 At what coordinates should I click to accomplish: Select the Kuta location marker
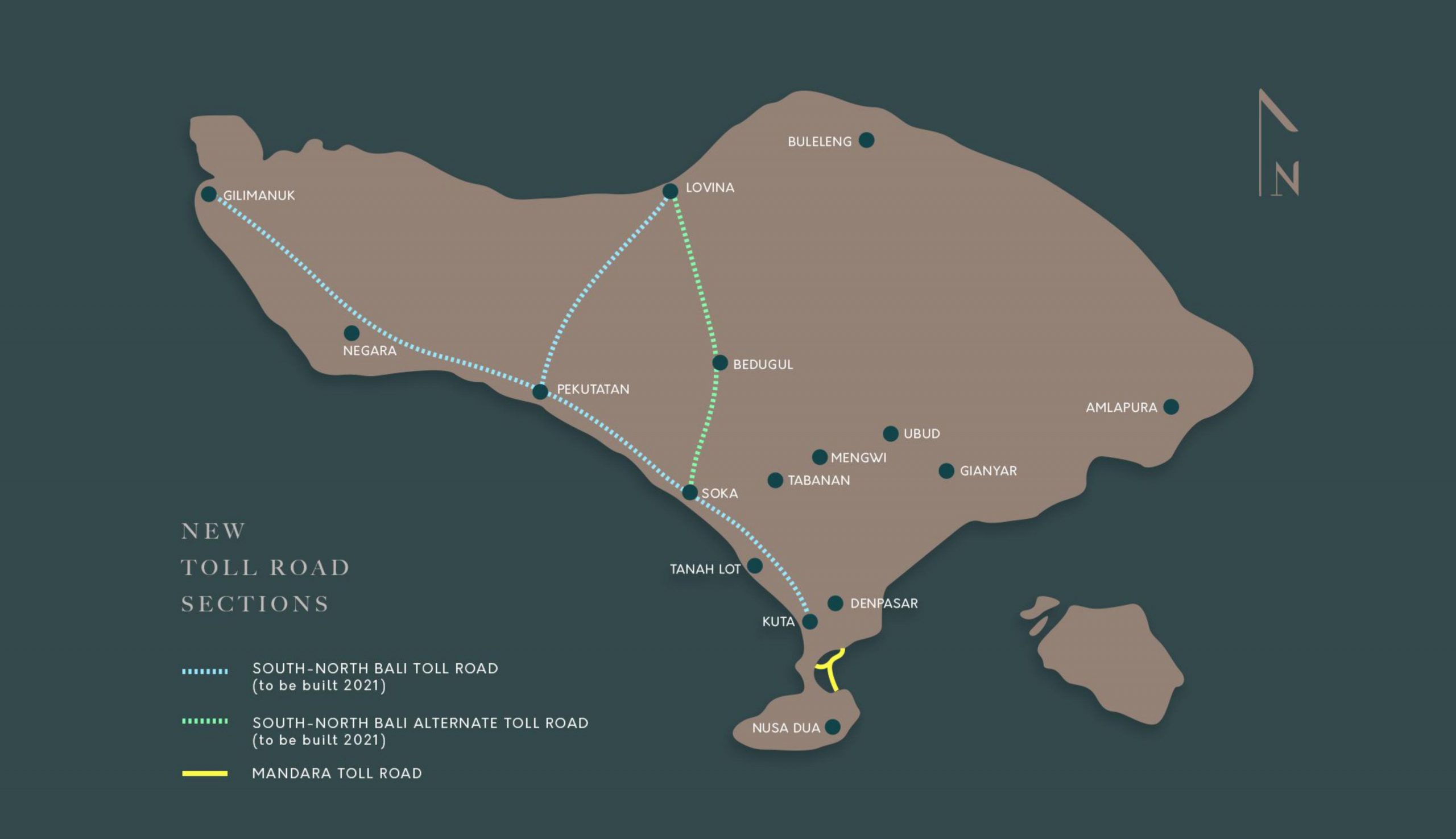[809, 621]
